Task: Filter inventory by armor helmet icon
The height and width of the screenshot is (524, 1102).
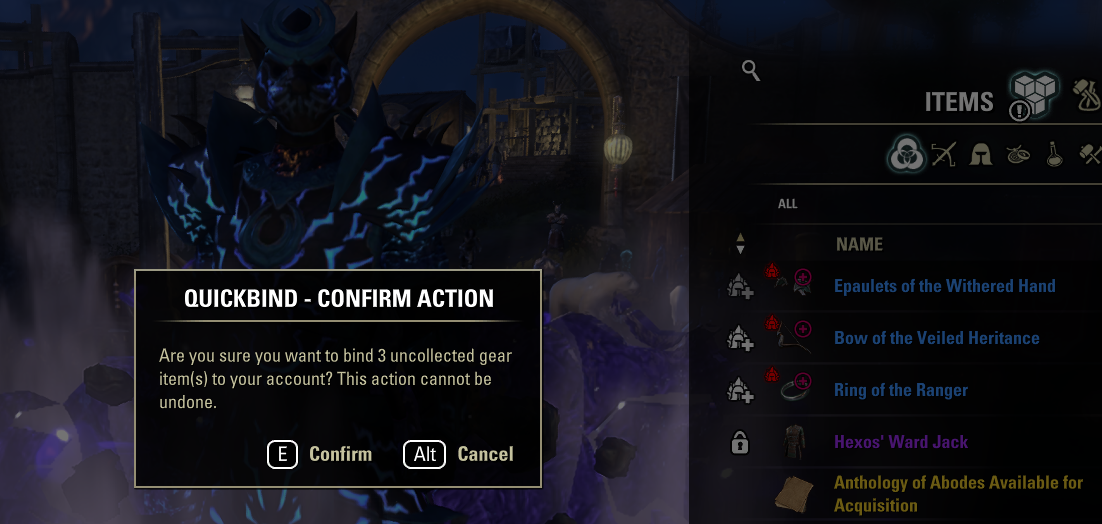Action: coord(981,155)
